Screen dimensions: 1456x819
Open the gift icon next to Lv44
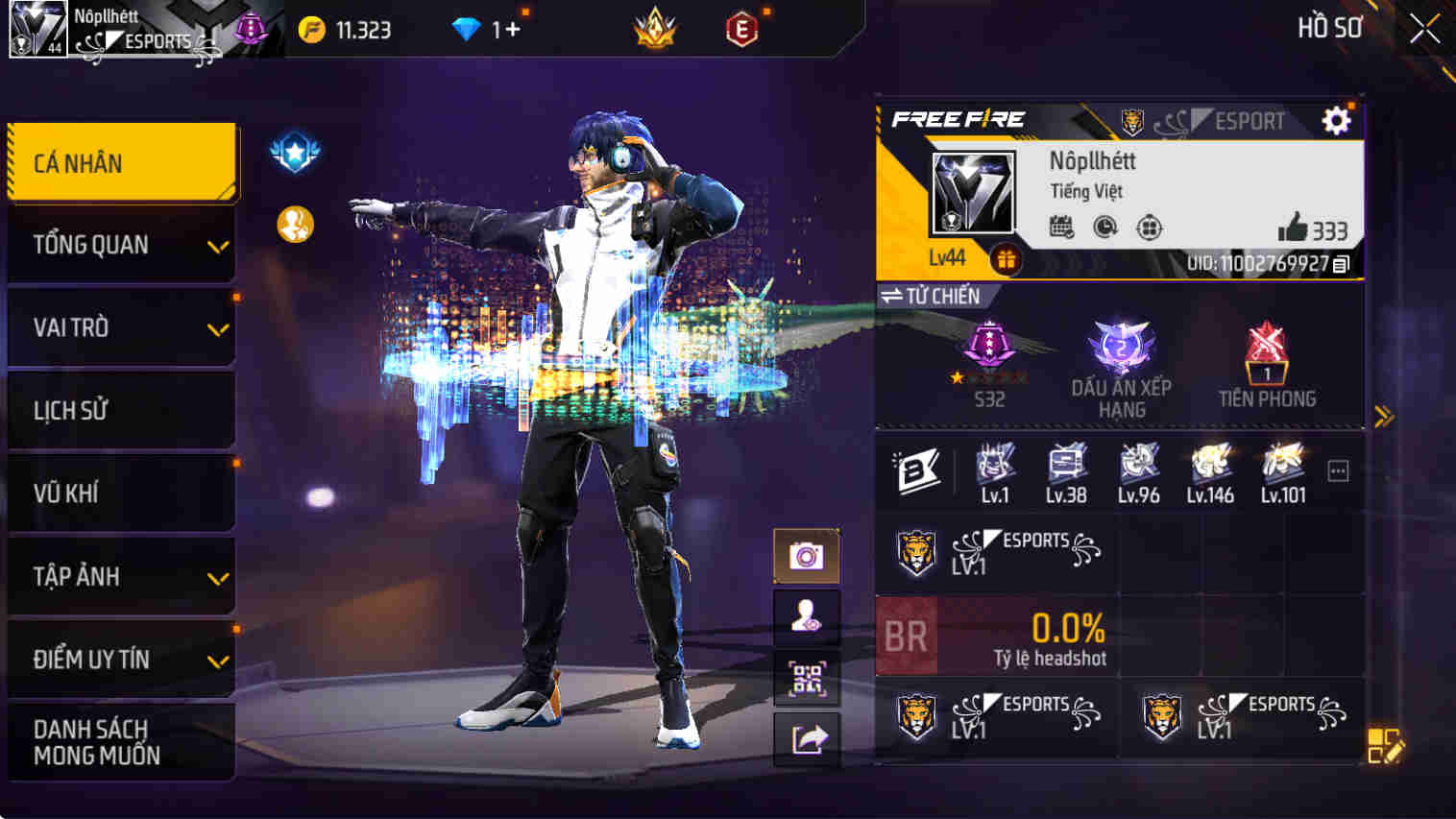coord(1006,258)
